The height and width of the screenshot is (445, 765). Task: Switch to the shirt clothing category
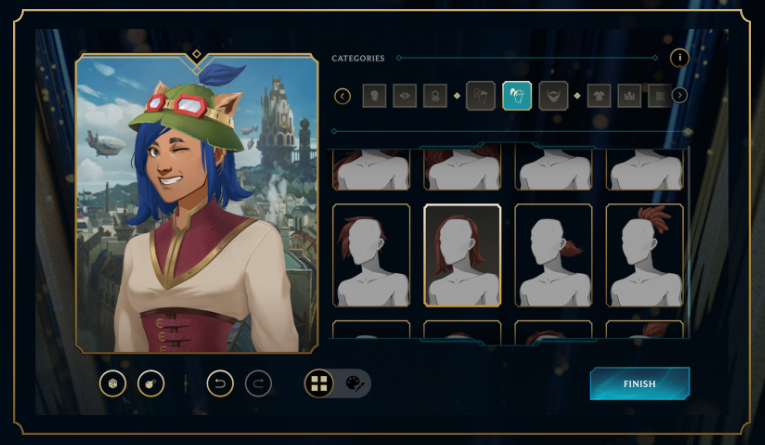click(599, 96)
